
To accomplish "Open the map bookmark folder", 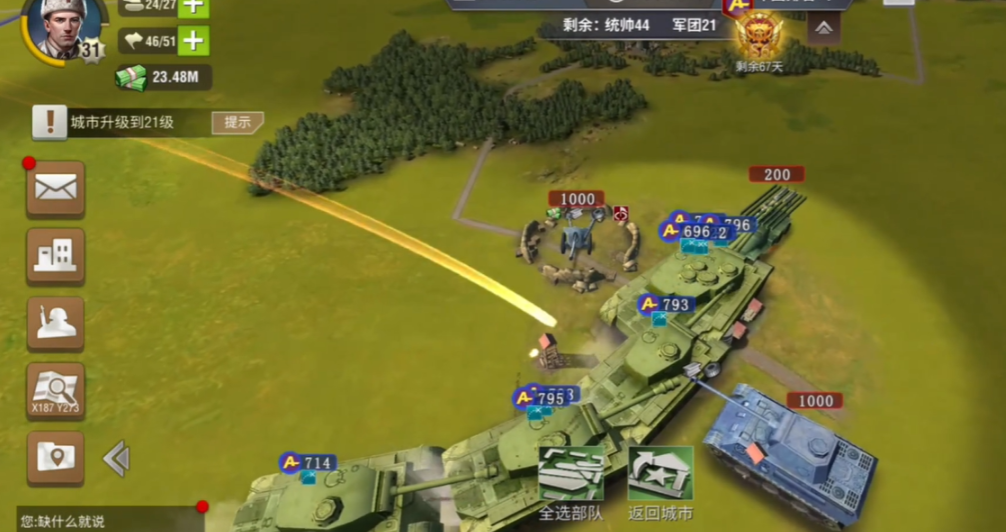I will click(56, 458).
